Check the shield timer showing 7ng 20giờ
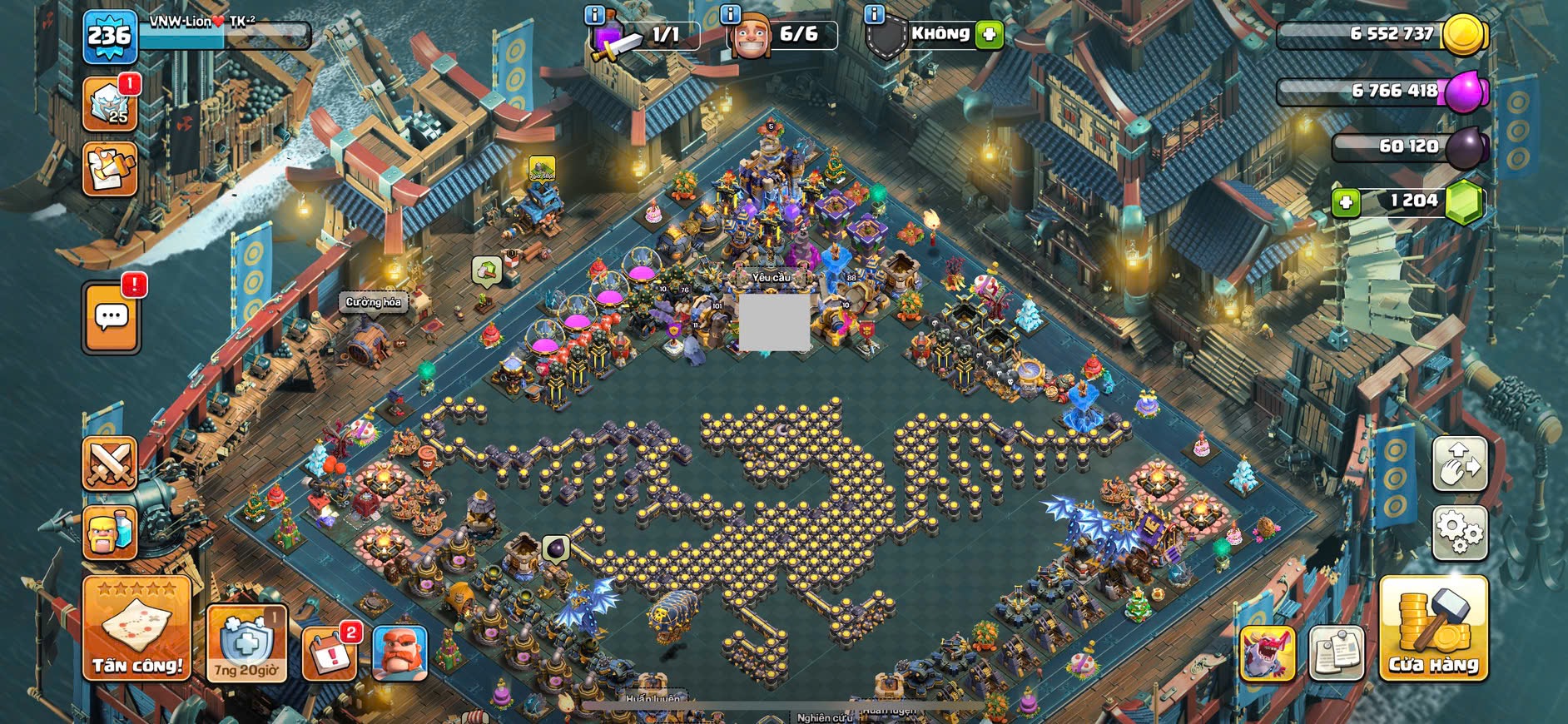The height and width of the screenshot is (724, 1568). tap(246, 643)
